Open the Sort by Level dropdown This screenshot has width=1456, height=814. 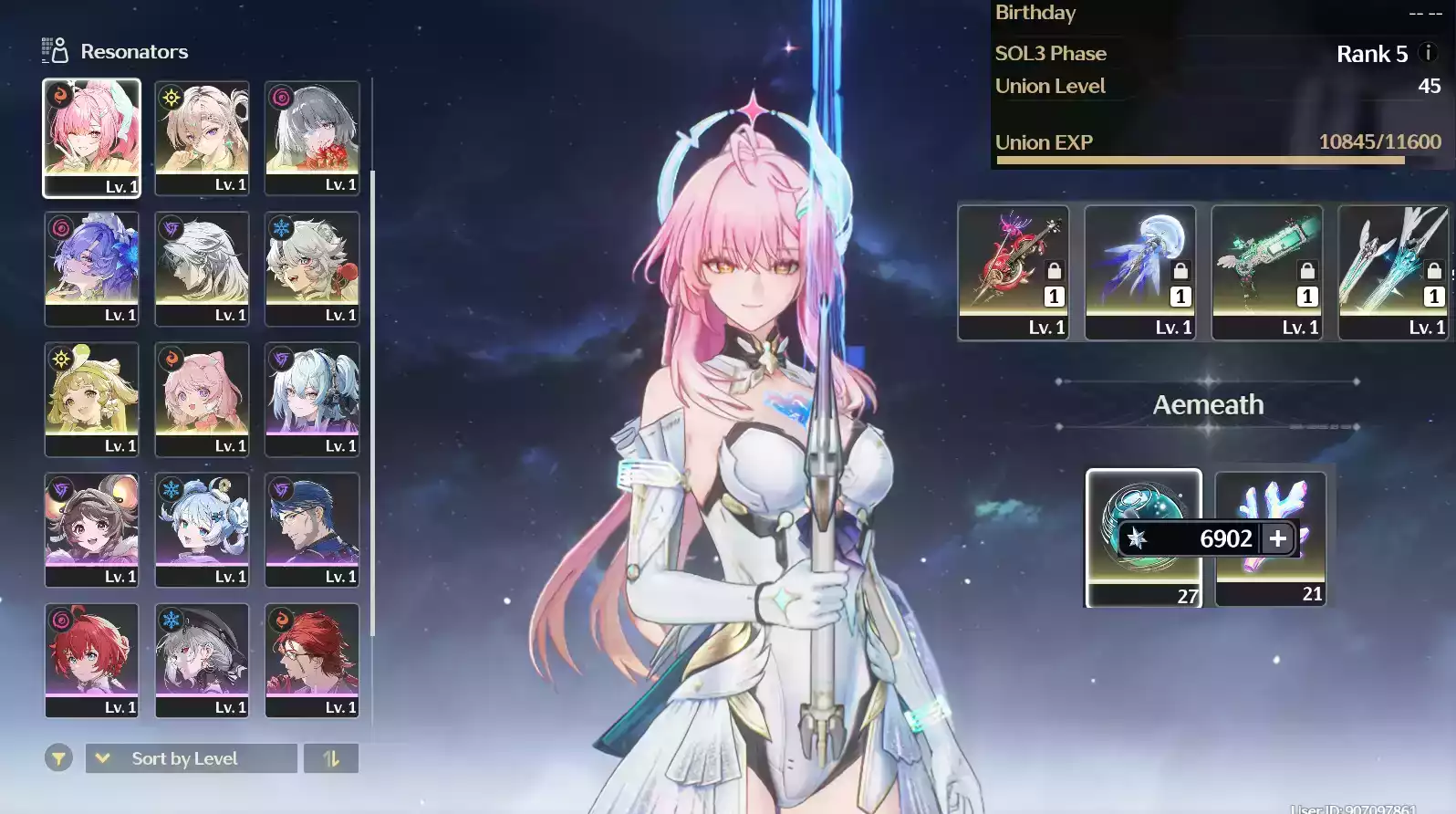point(191,758)
